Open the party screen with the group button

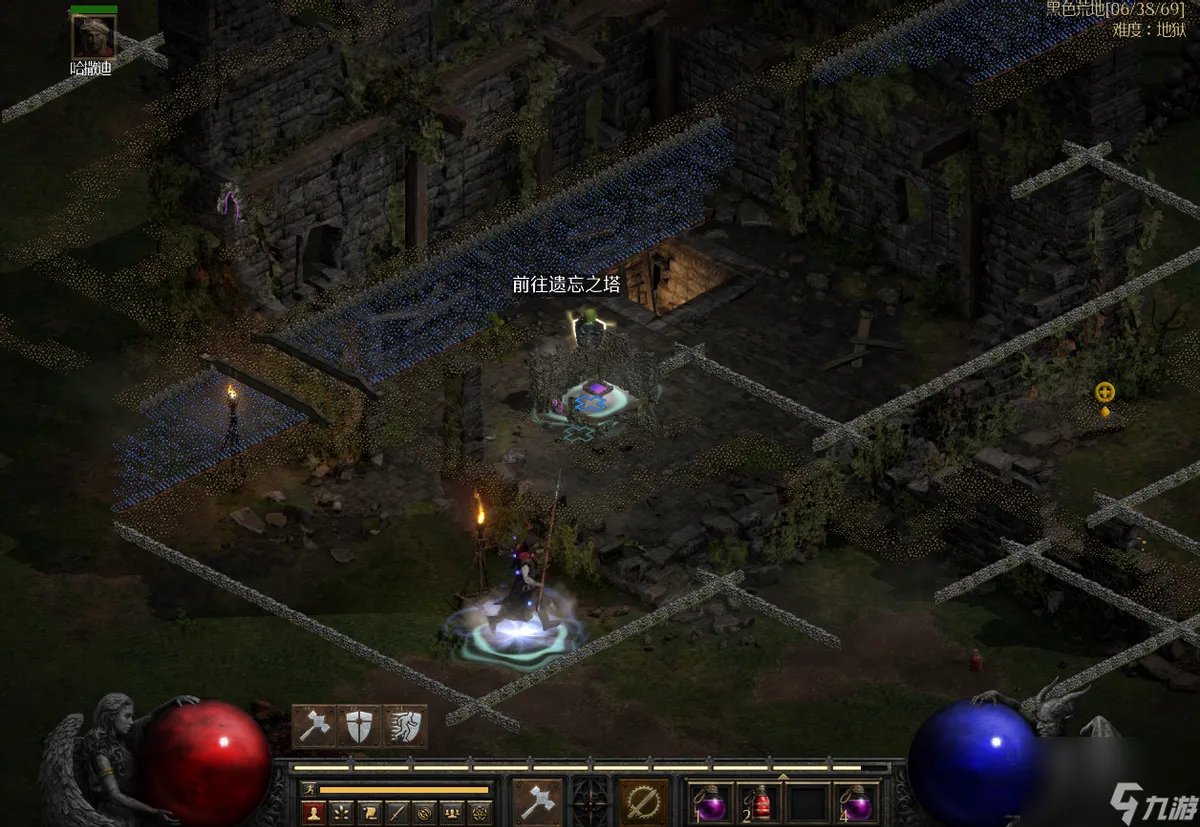[x=453, y=813]
